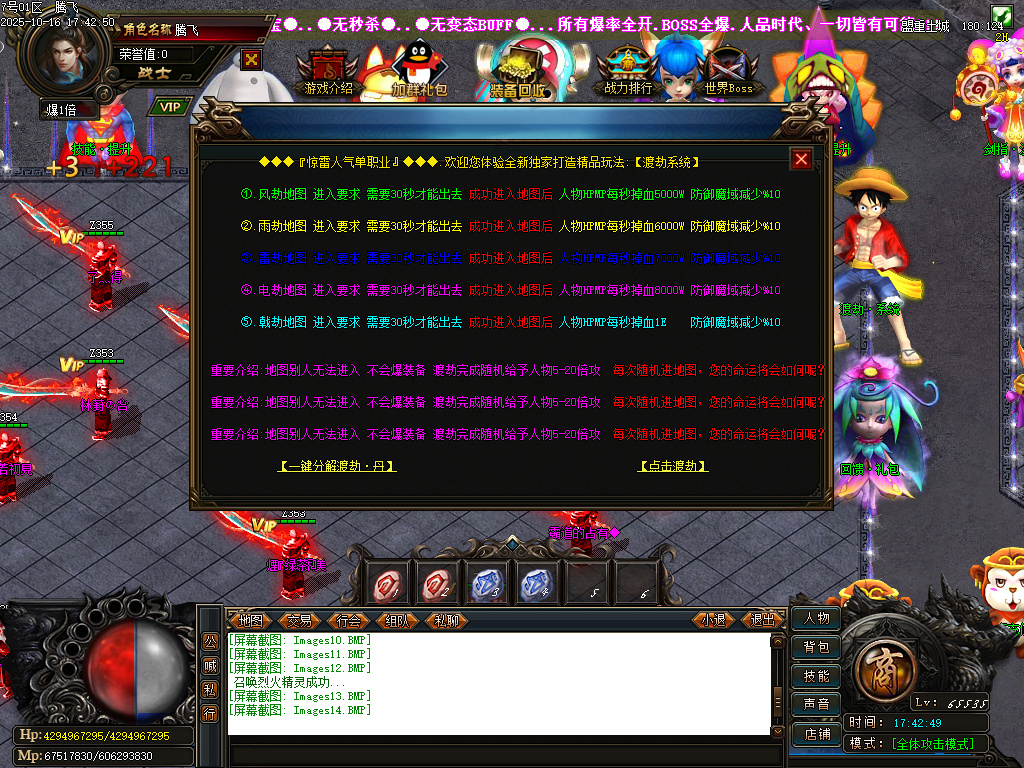
Task: Open the 组队 team button
Action: pos(397,620)
